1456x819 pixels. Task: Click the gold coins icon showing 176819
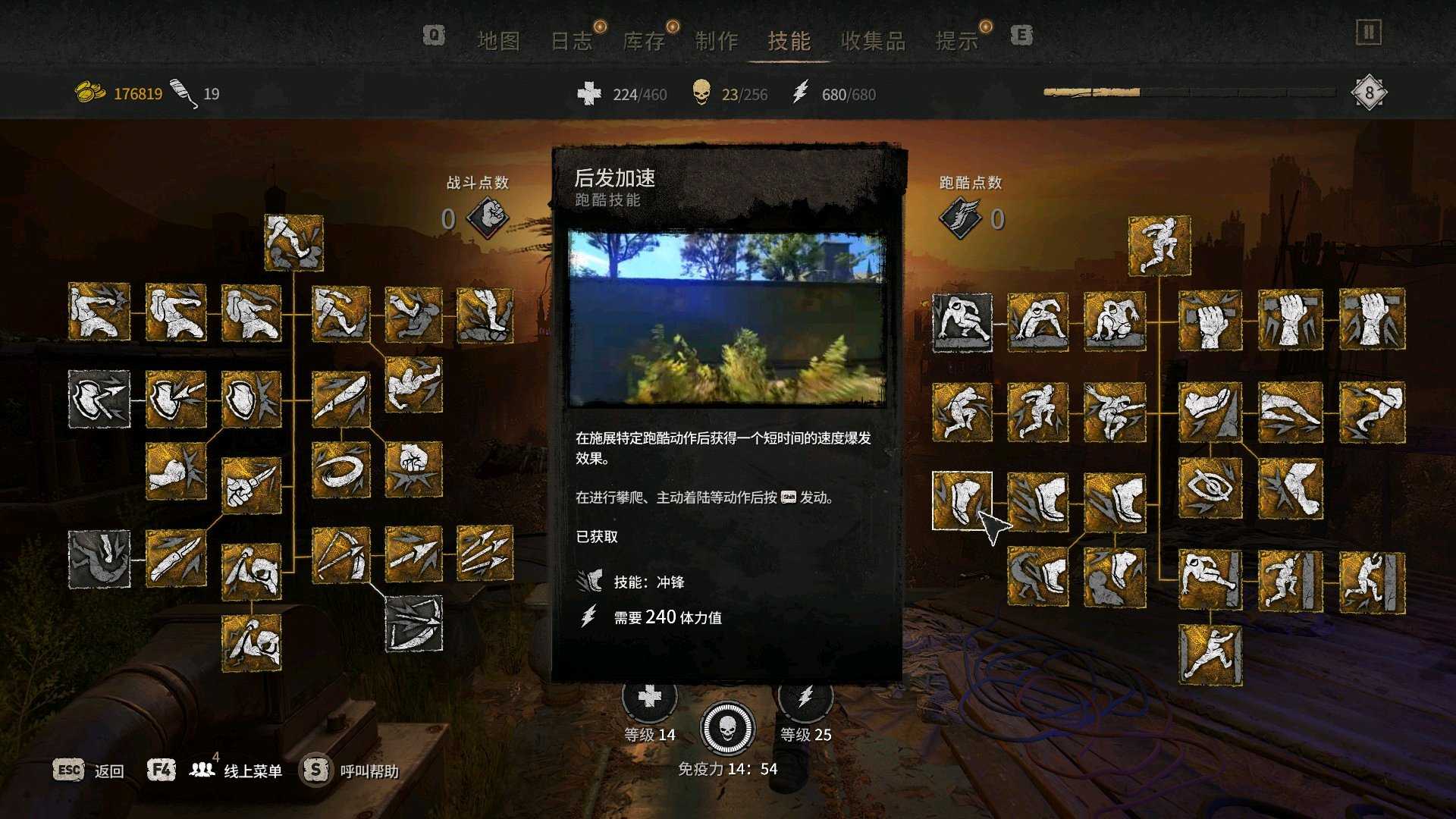point(91,91)
